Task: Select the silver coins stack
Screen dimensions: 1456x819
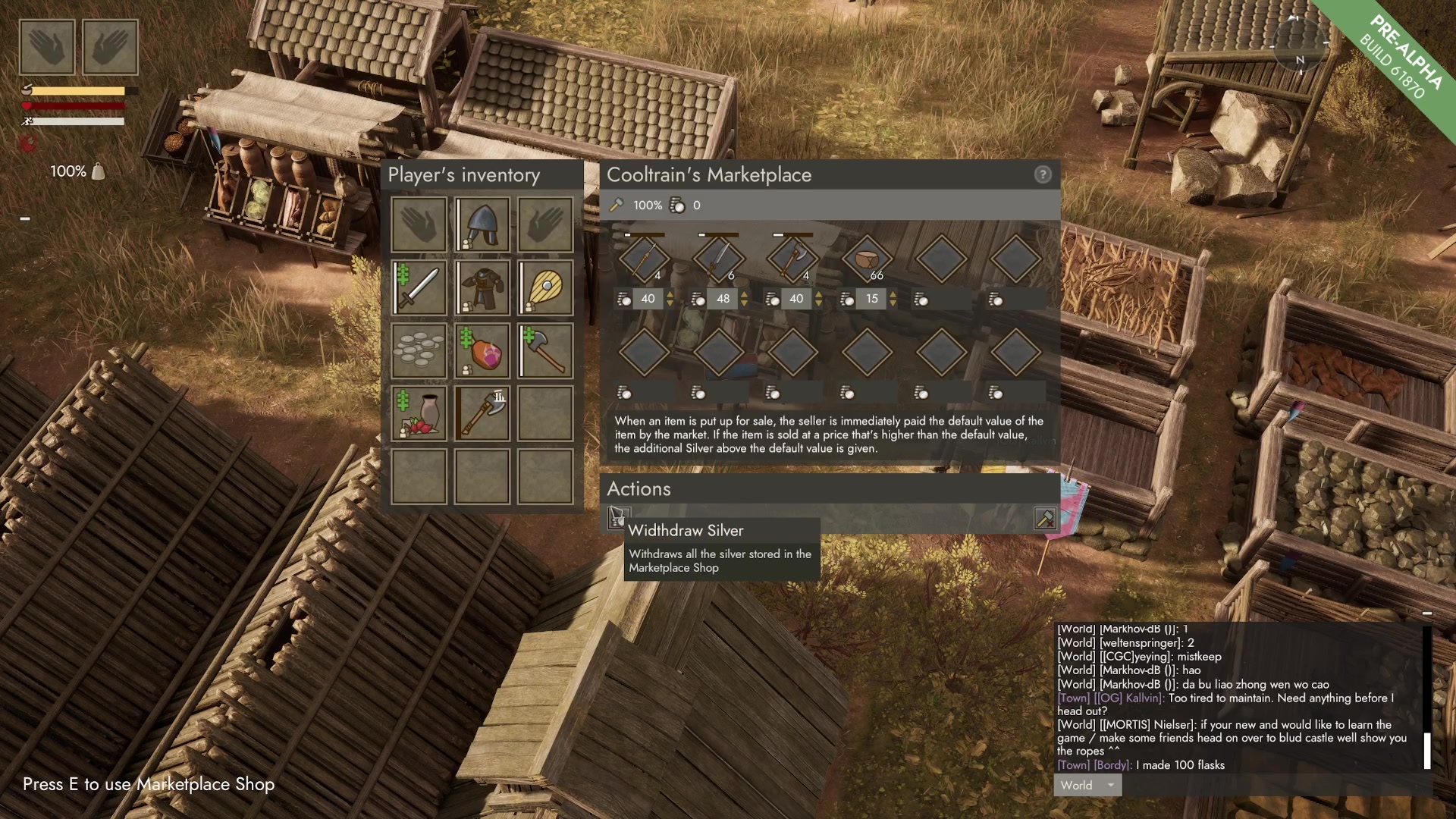Action: [419, 351]
